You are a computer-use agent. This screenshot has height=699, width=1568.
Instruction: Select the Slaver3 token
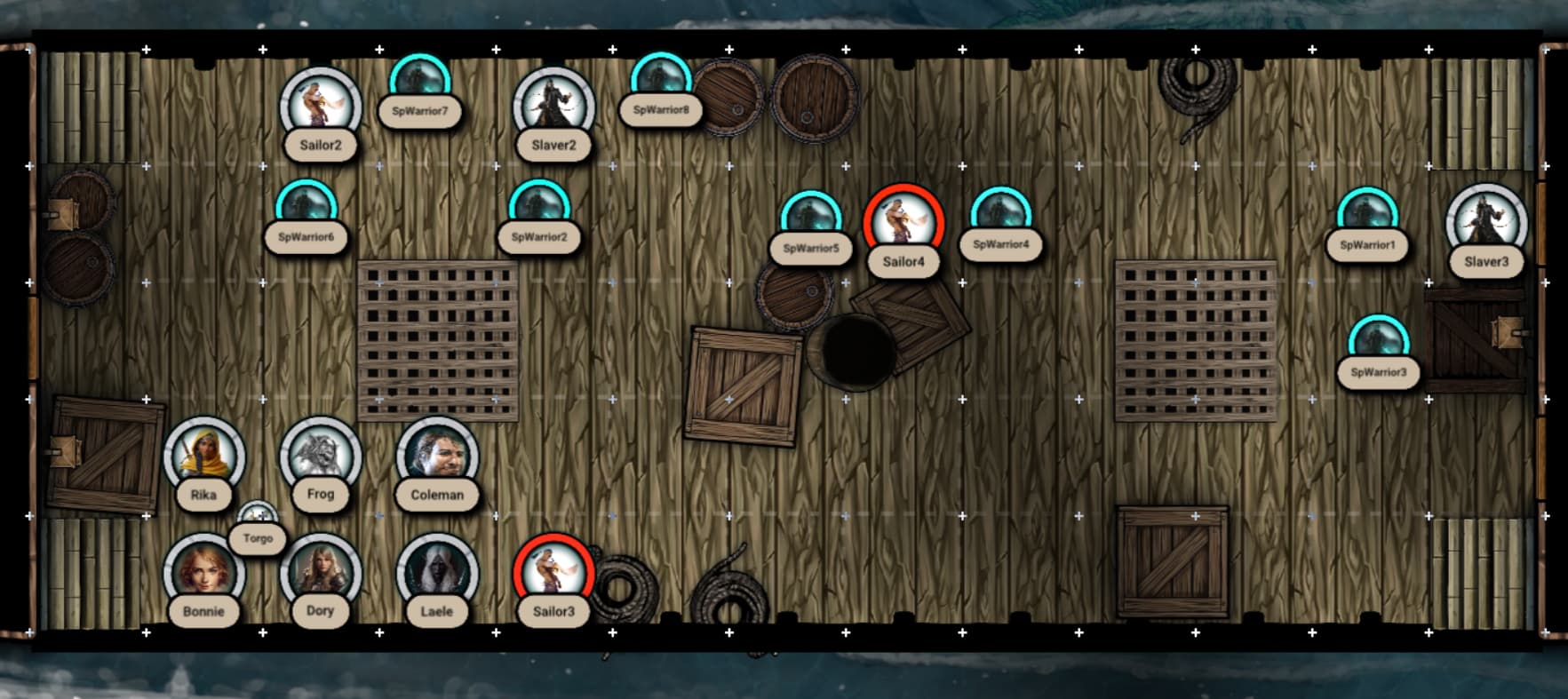pos(1486,224)
